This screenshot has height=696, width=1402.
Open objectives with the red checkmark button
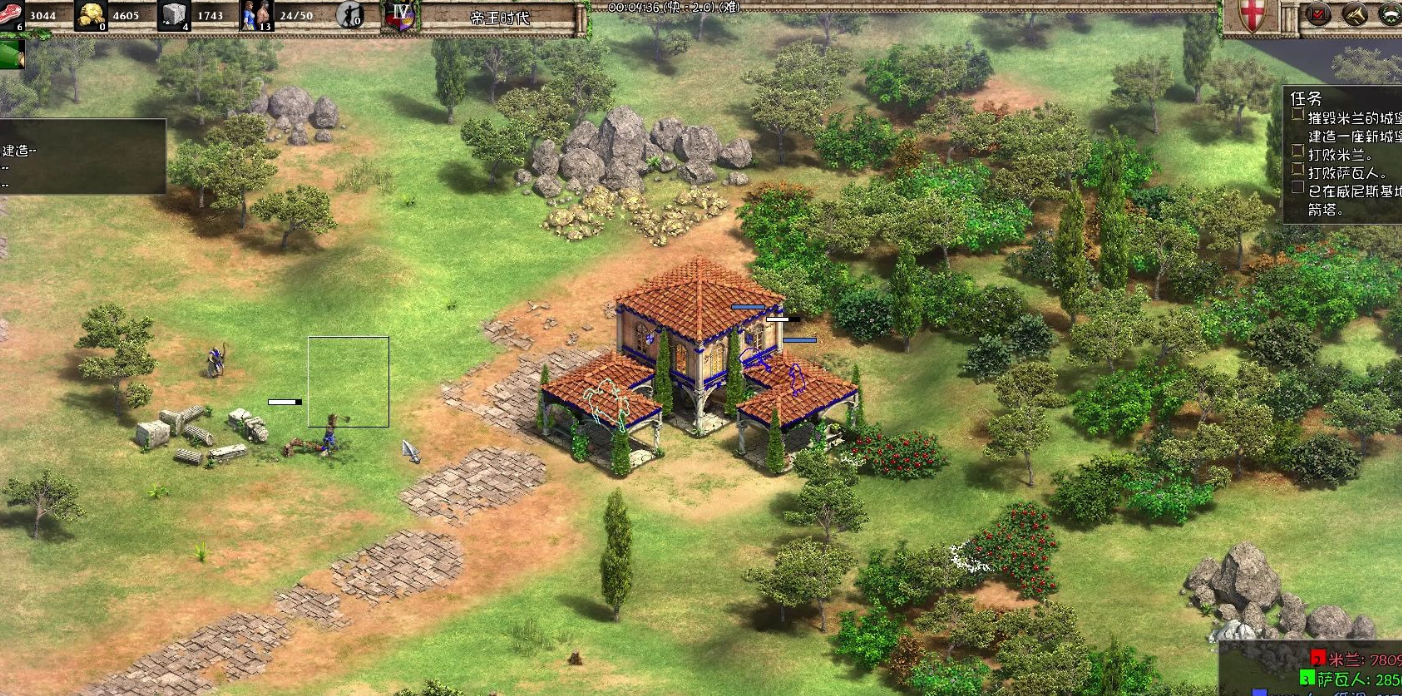click(x=1318, y=14)
